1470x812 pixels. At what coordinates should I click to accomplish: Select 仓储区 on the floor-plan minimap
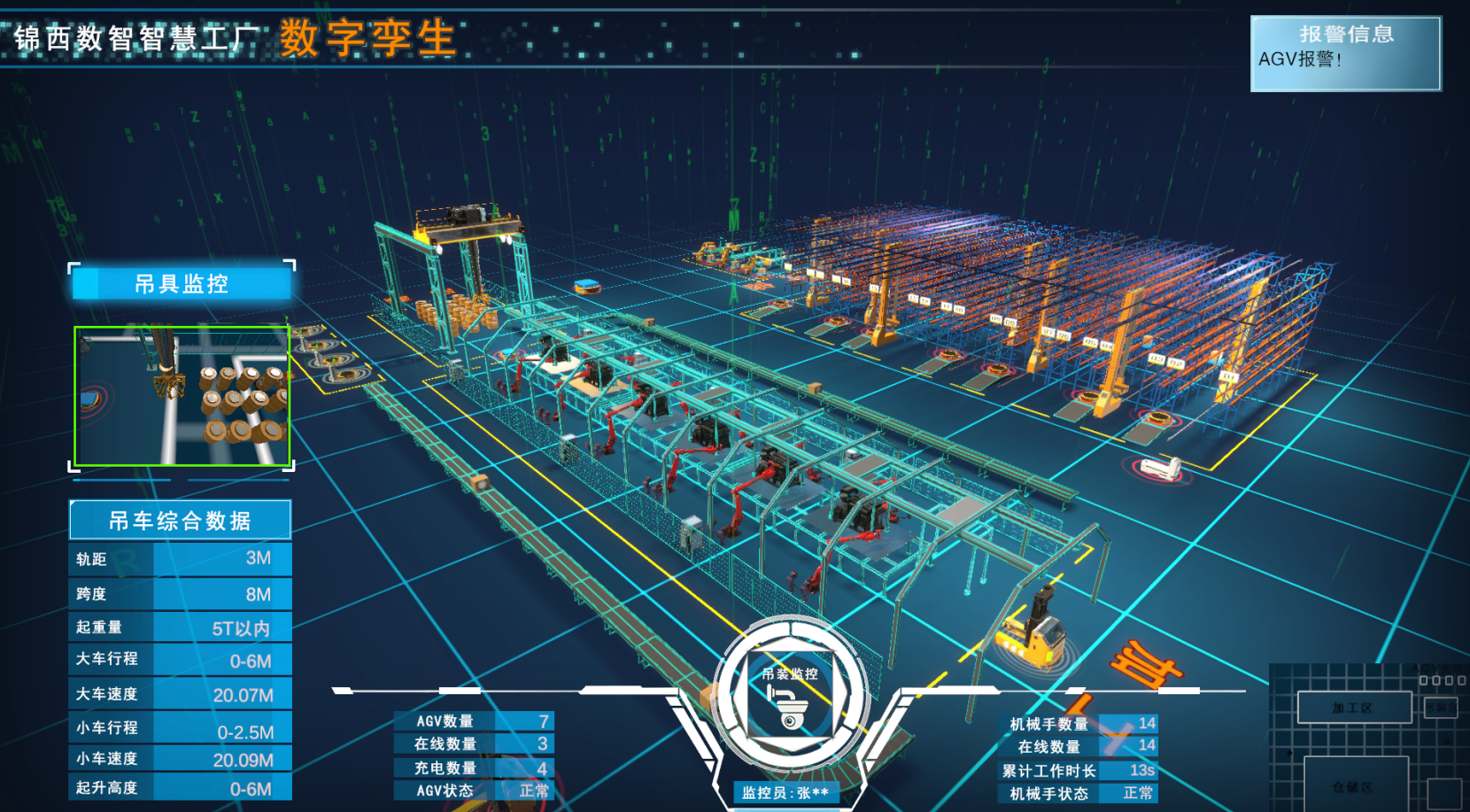click(1354, 785)
